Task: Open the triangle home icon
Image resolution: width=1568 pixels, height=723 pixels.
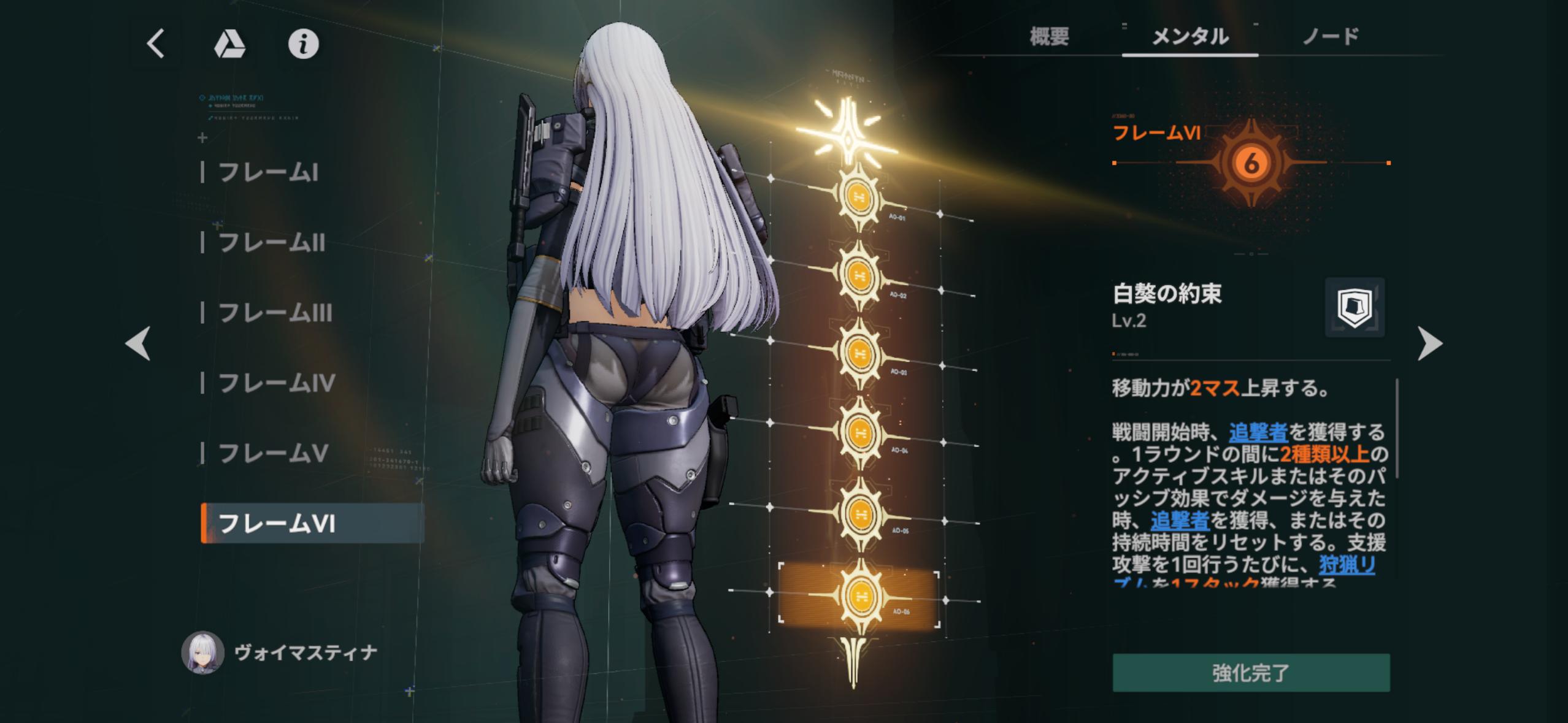Action: 229,44
